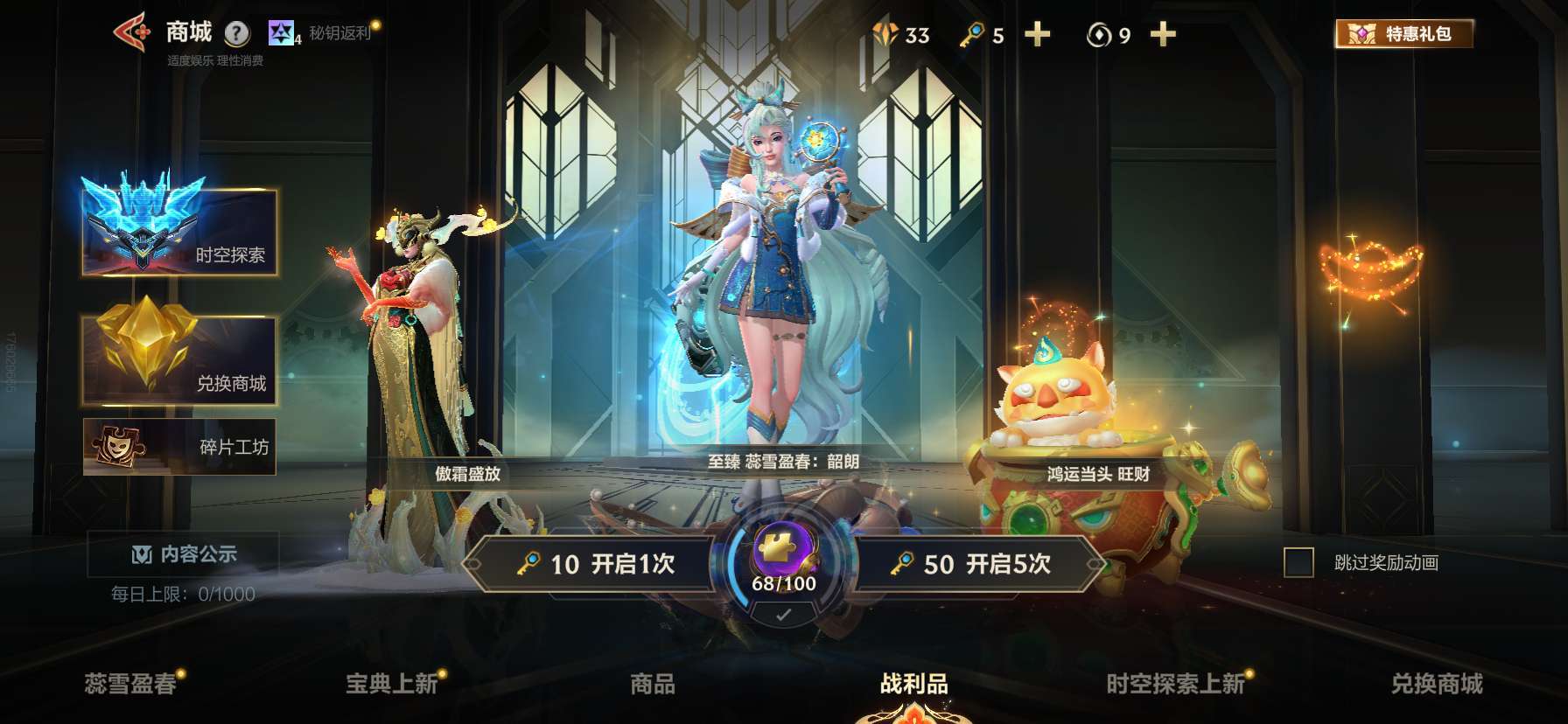
Task: Select the 傲霜盛放 character model
Action: (x=414, y=350)
